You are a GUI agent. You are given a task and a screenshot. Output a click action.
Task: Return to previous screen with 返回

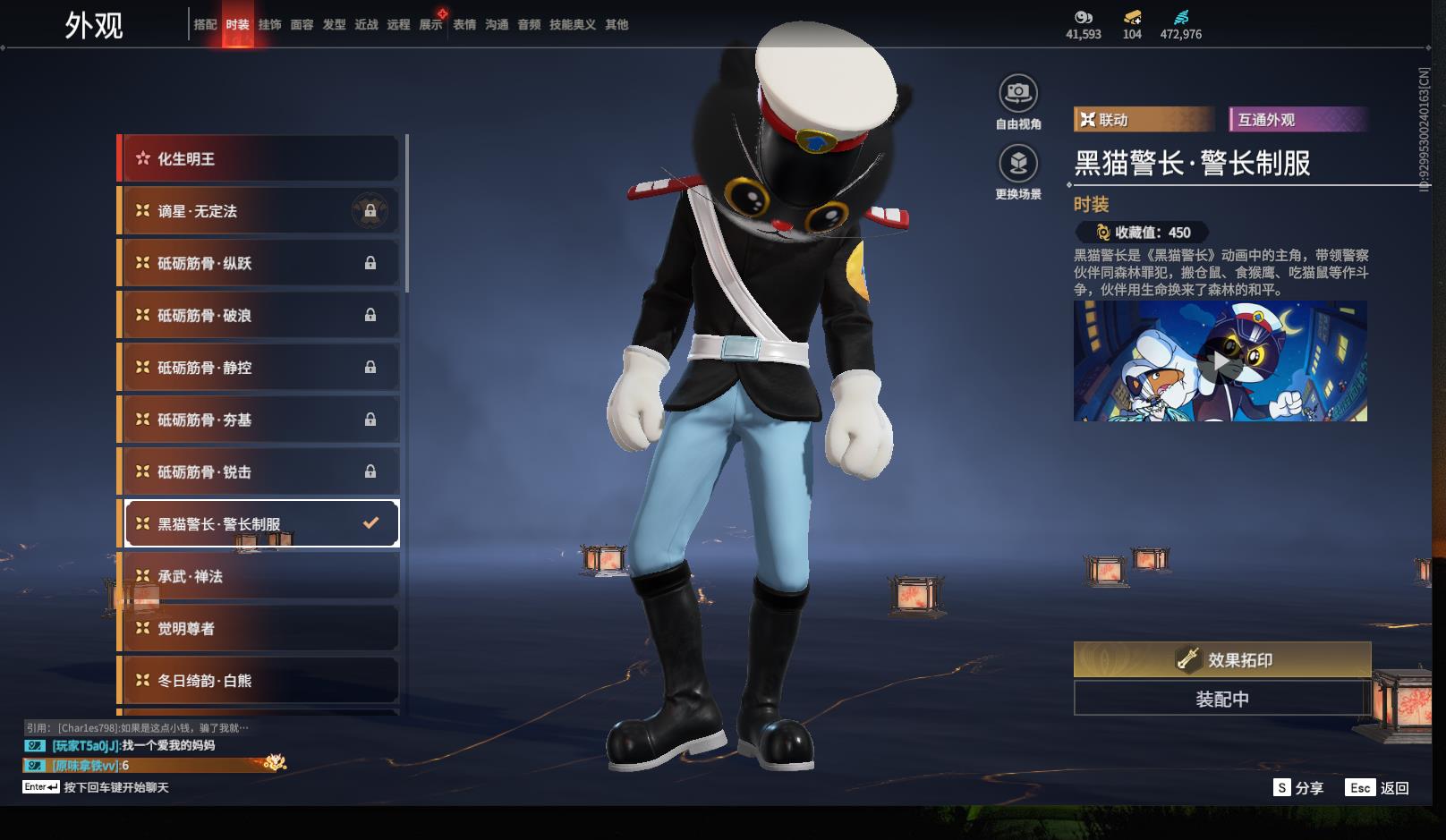click(1378, 788)
